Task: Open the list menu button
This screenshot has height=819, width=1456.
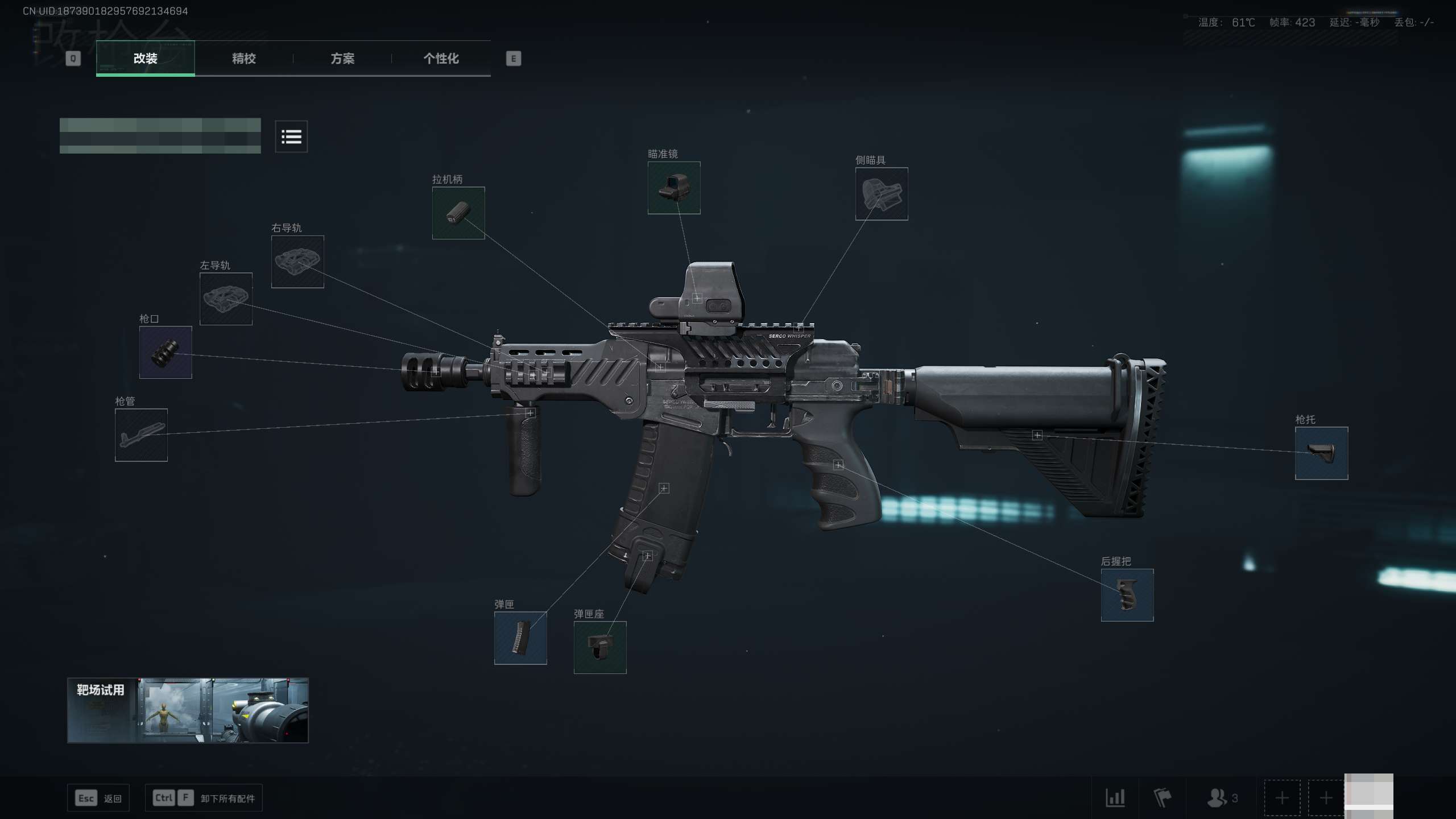Action: 291,136
